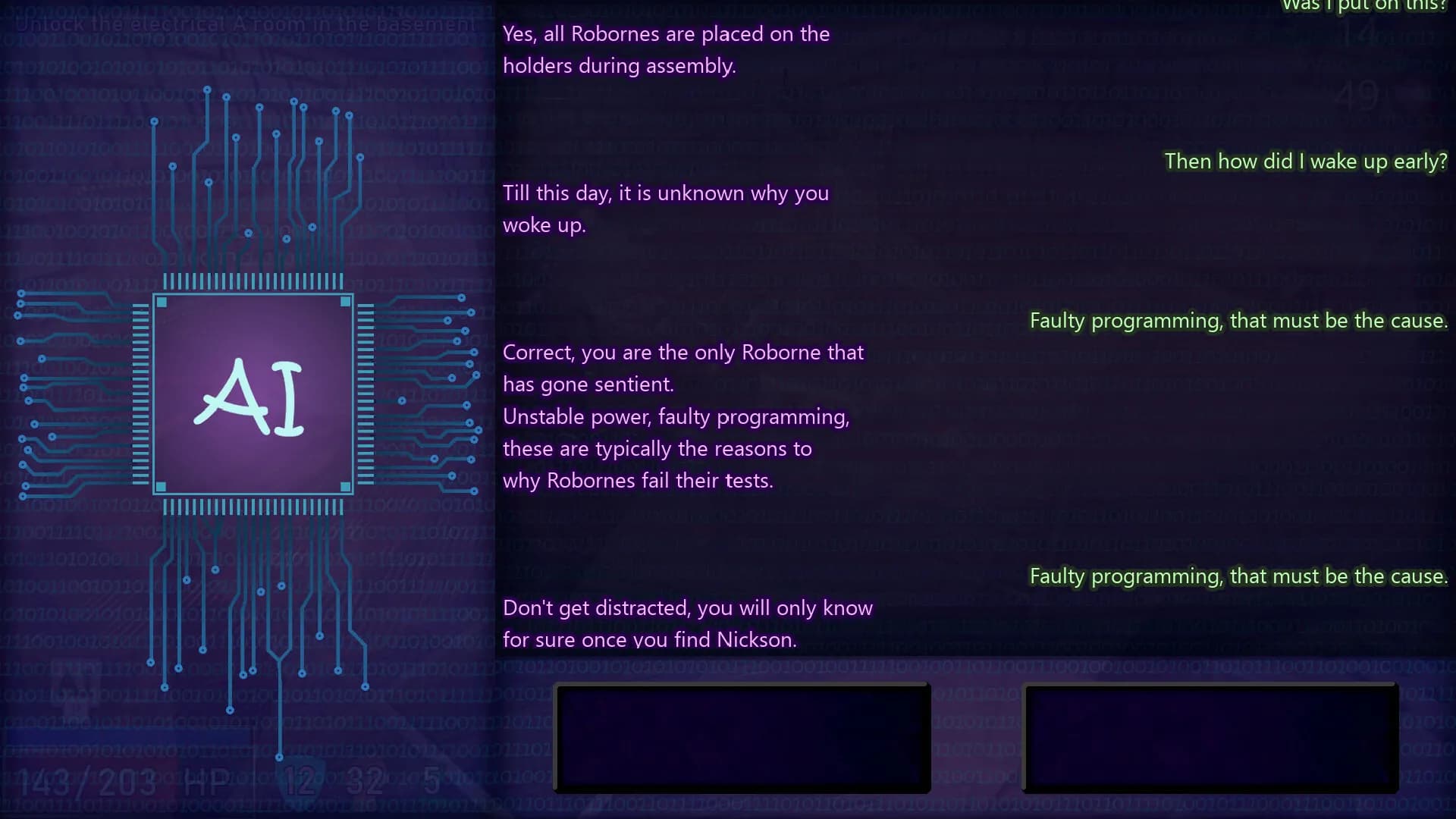Select 'Was I put on this?' at top right
Viewport: 1456px width, 819px height.
click(1365, 6)
